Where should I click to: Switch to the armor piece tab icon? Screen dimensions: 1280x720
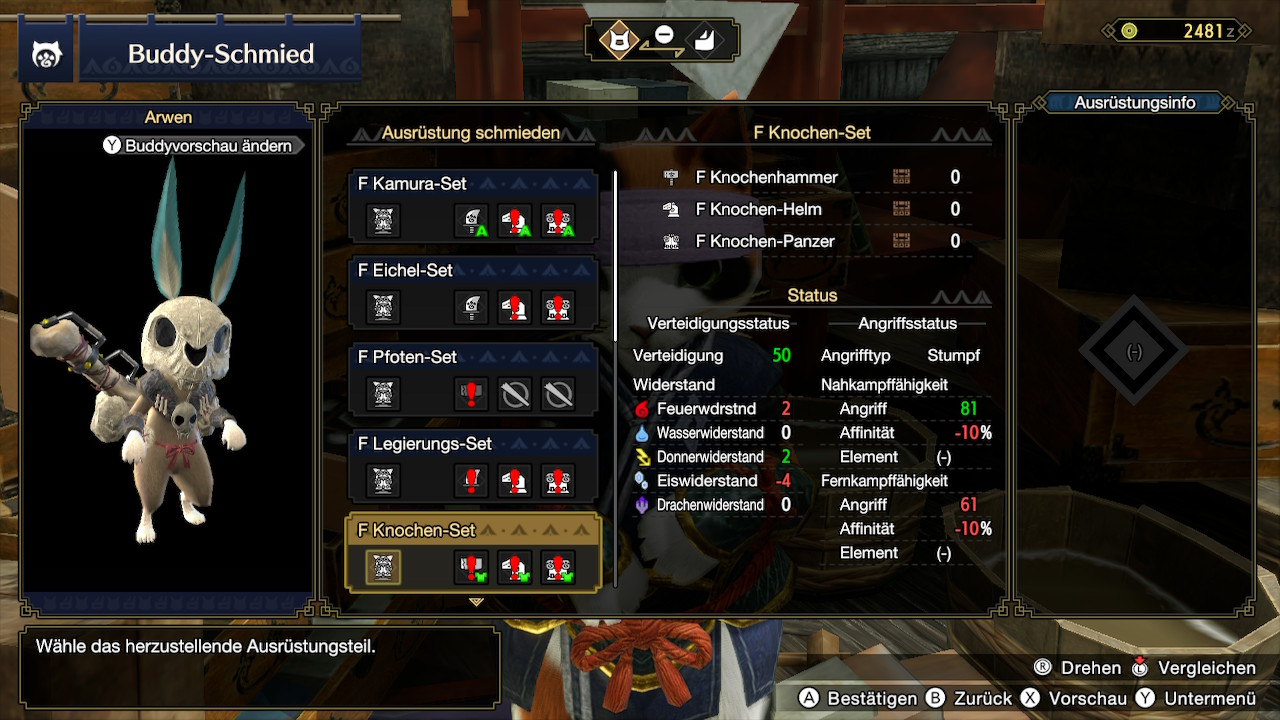pyautogui.click(x=707, y=40)
